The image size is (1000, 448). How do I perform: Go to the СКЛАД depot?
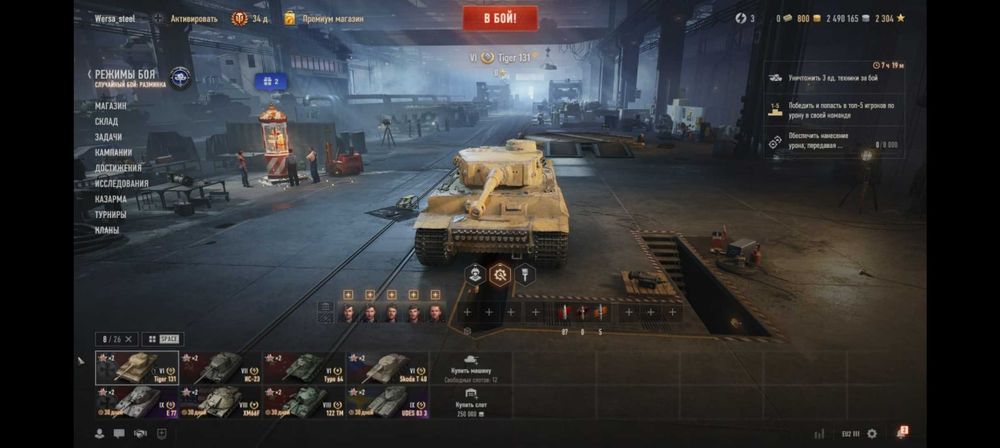pyautogui.click(x=107, y=121)
